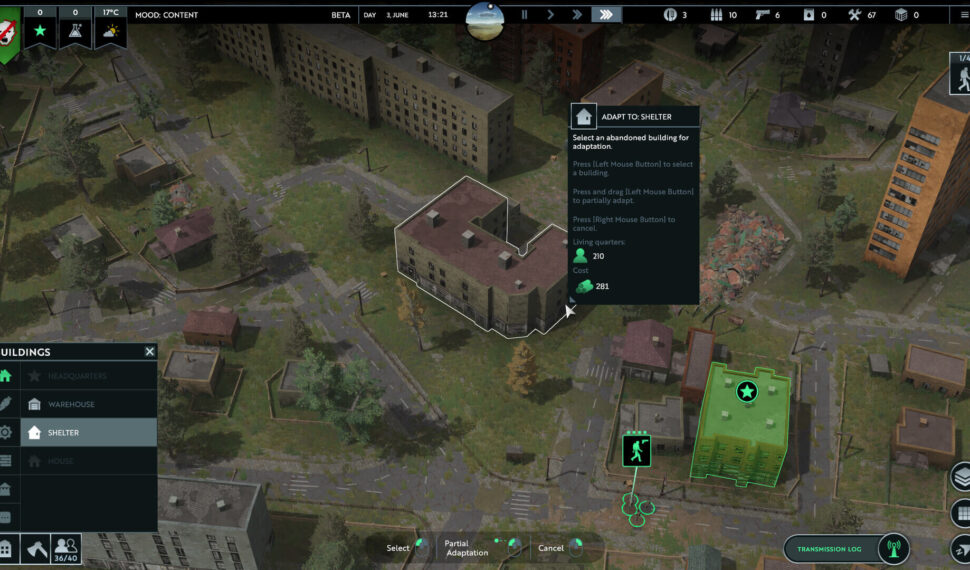Screen dimensions: 970x570
Task: Open the star objectives badge
Action: [41, 31]
